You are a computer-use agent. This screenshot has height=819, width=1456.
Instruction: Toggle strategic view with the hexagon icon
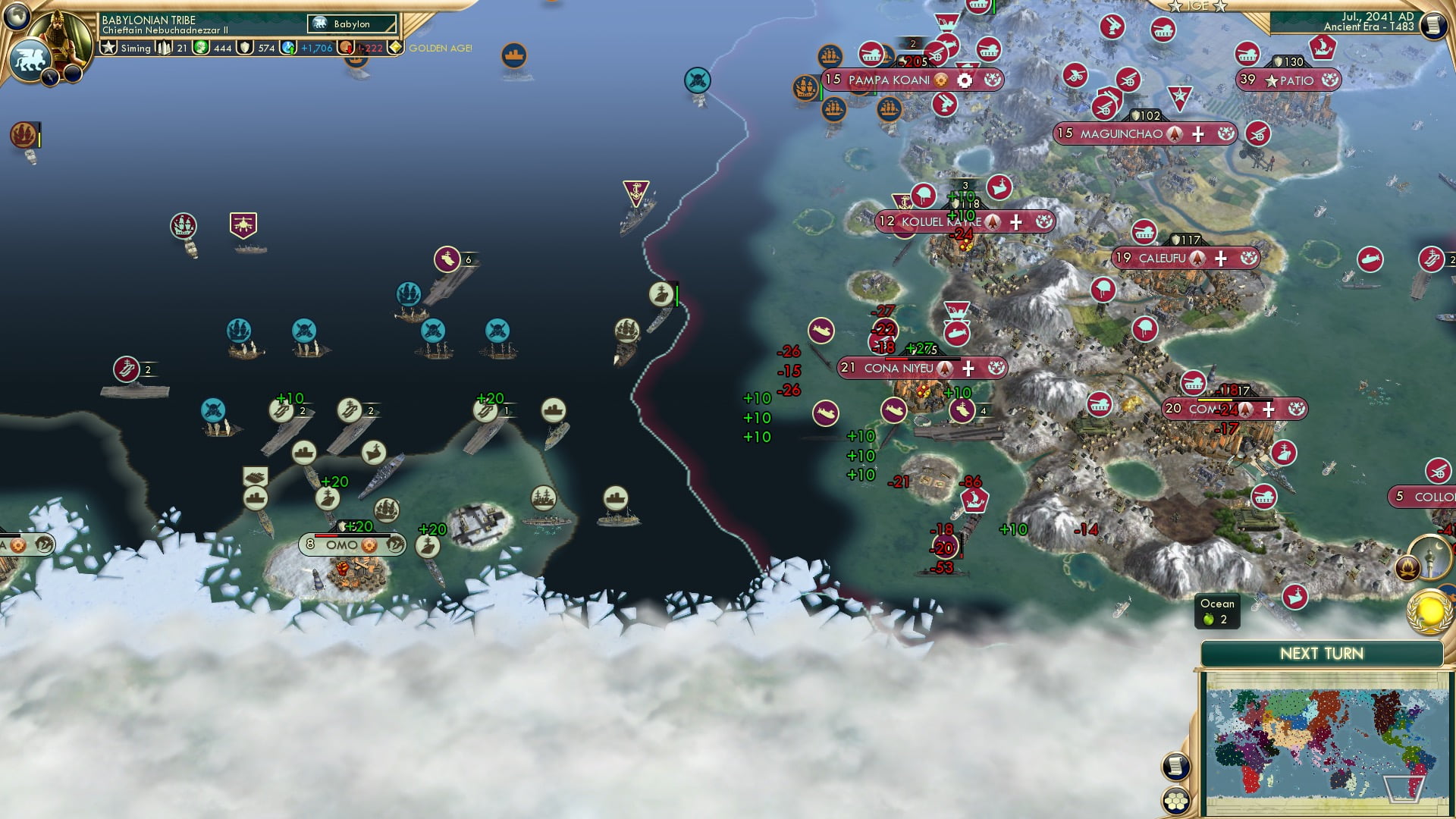pos(1176,801)
